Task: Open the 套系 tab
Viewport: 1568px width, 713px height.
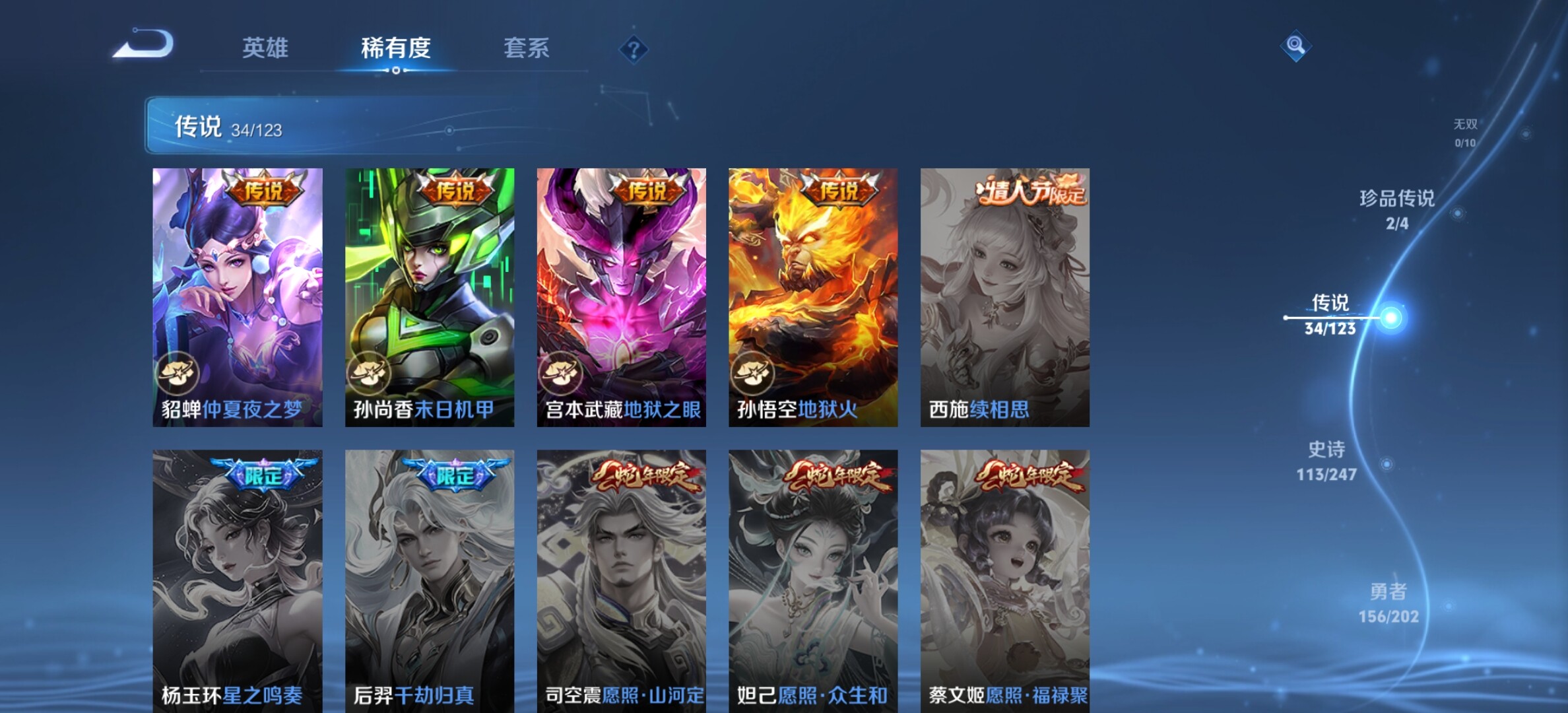Action: click(x=526, y=48)
